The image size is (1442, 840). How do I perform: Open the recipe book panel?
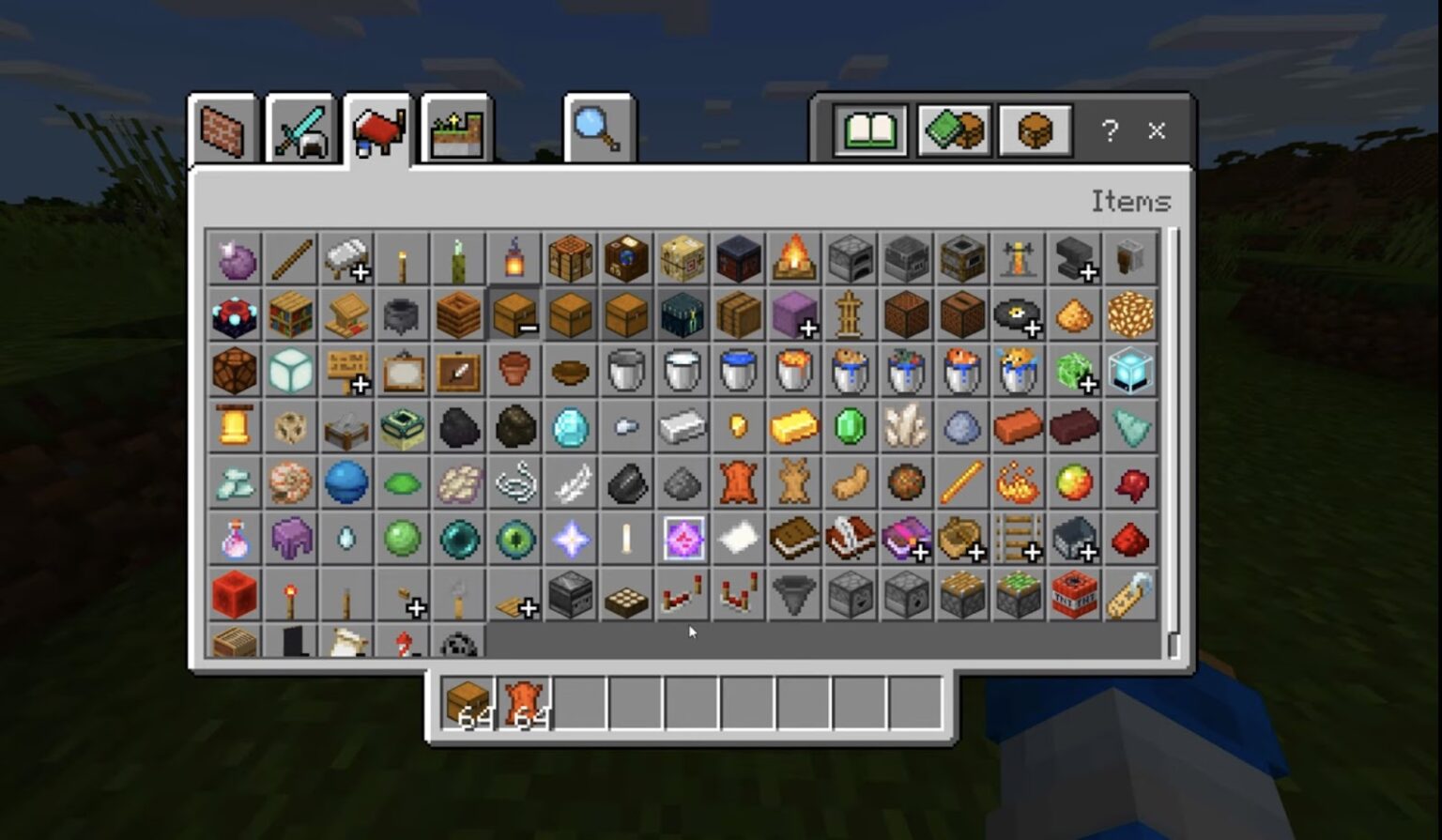point(870,131)
